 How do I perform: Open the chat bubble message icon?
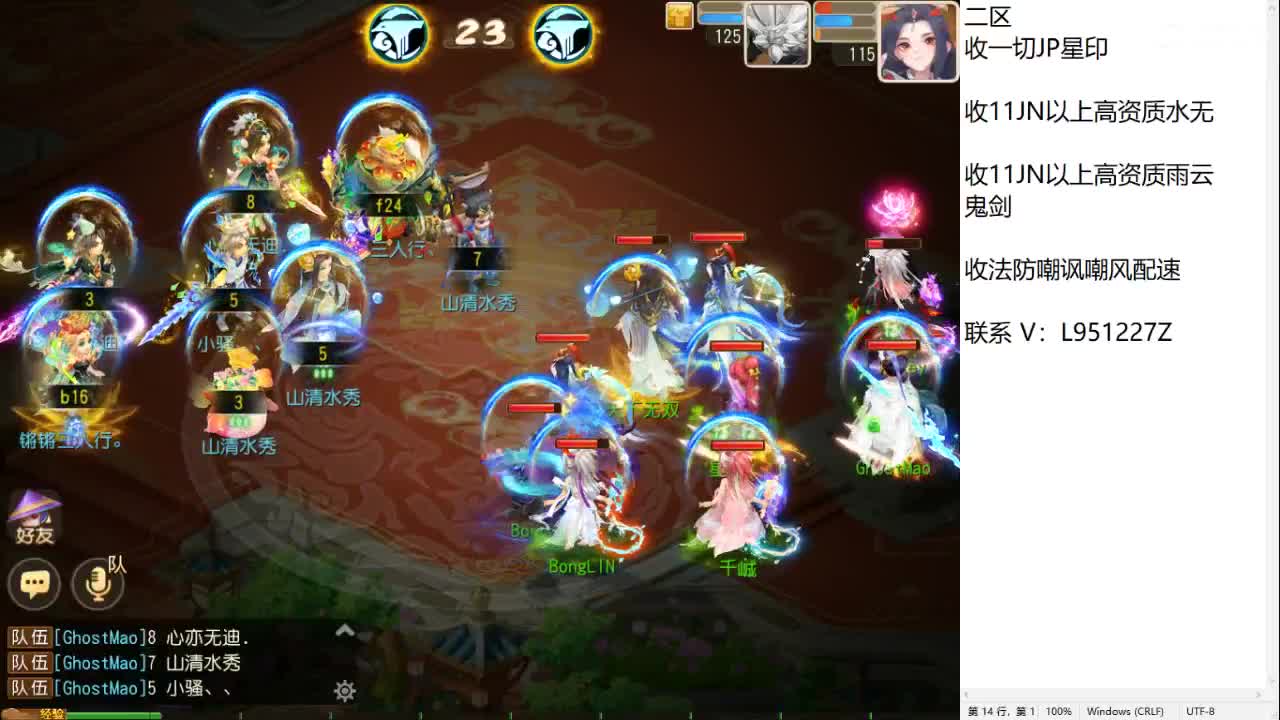point(35,583)
